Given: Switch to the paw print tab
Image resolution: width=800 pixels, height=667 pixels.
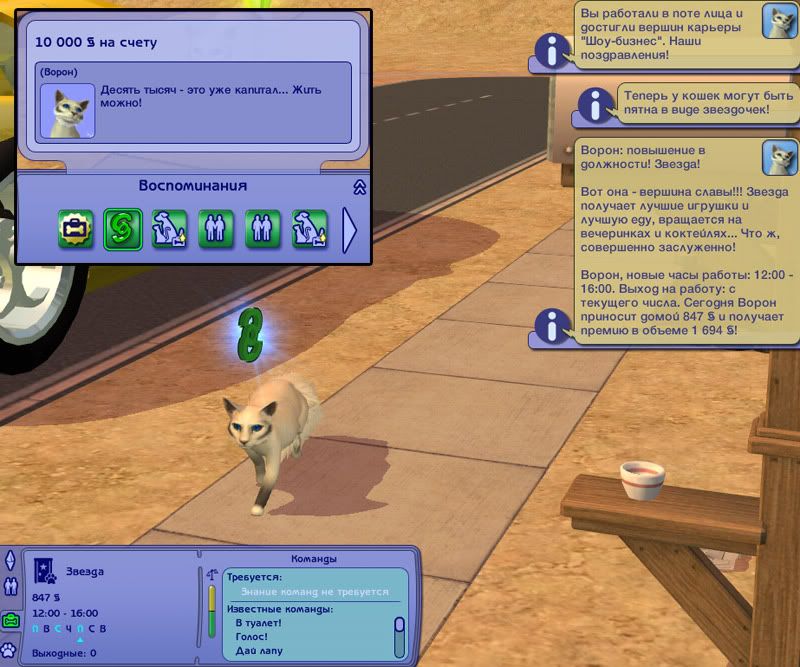Looking at the screenshot, I should 11,650.
